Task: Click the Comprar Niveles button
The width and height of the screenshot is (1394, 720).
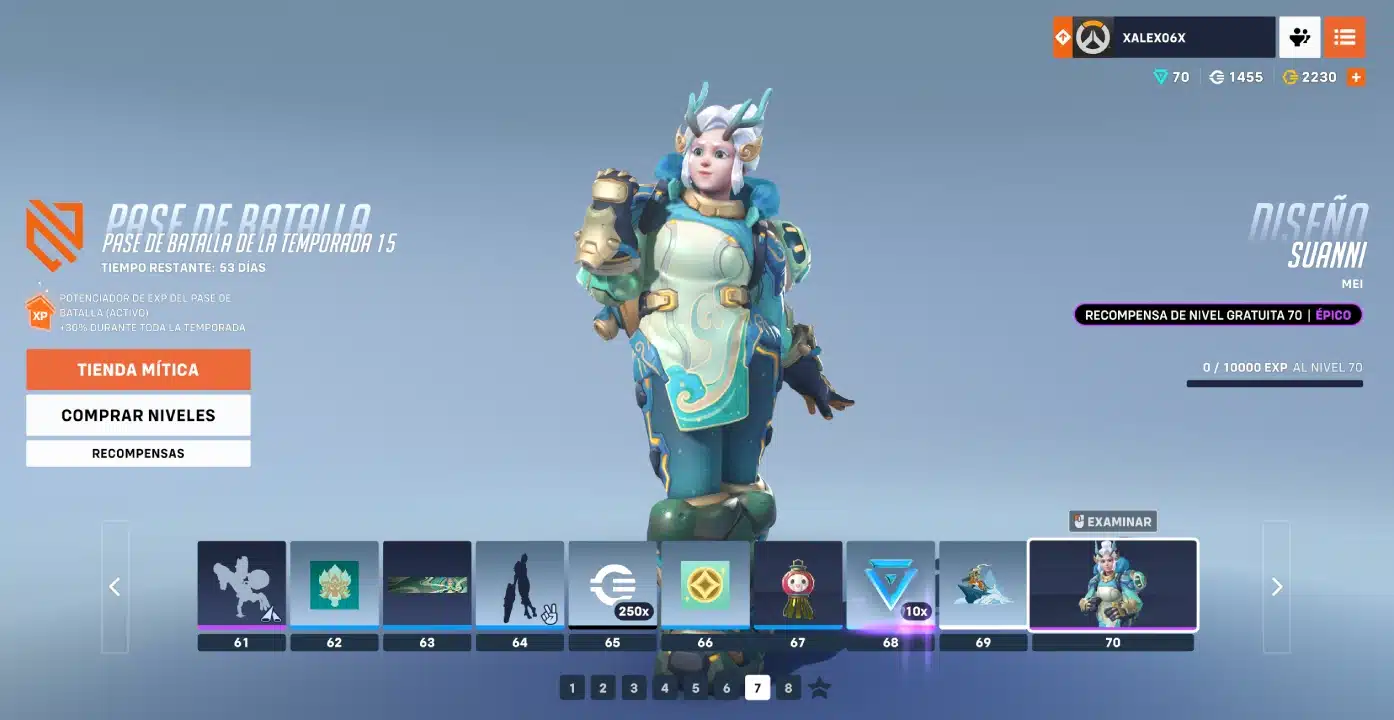Action: 138,415
